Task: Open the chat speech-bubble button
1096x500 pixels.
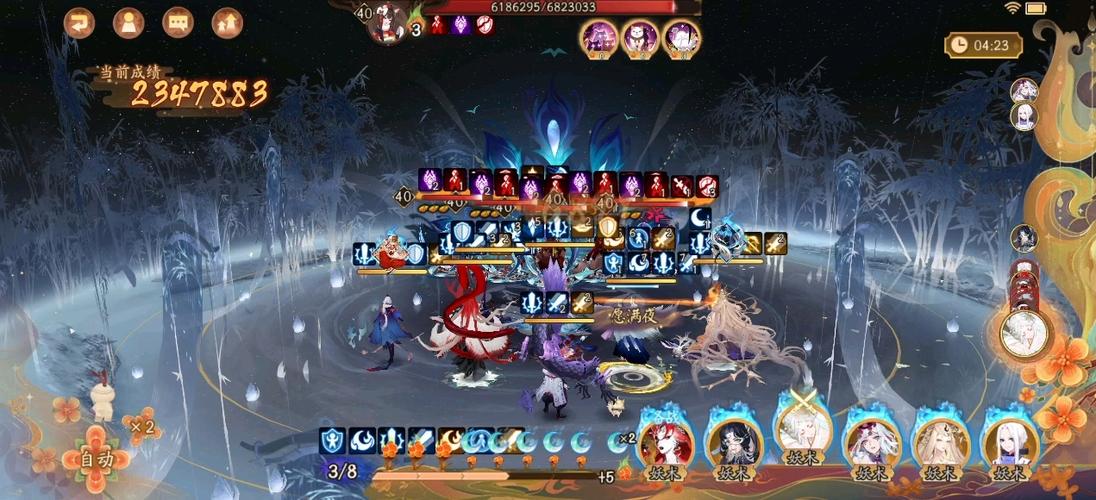Action: (x=178, y=22)
